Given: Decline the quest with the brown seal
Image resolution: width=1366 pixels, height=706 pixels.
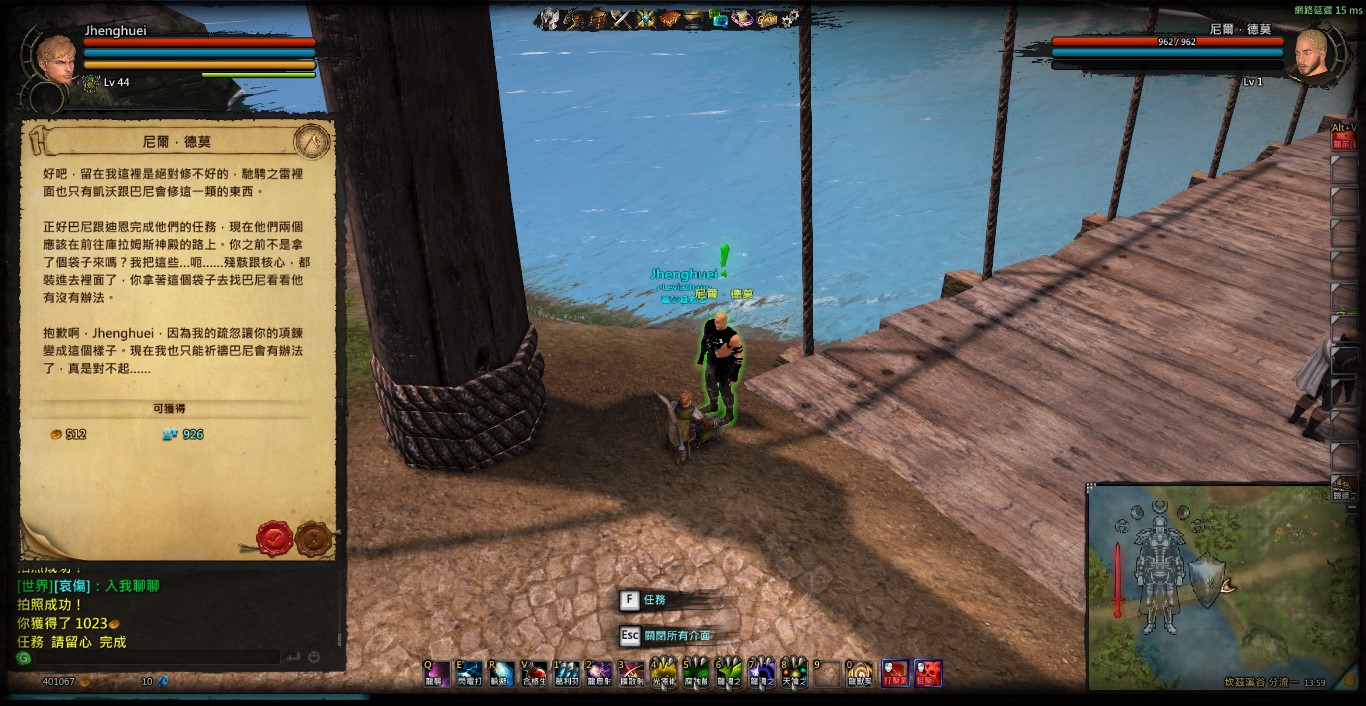Looking at the screenshot, I should pyautogui.click(x=313, y=538).
